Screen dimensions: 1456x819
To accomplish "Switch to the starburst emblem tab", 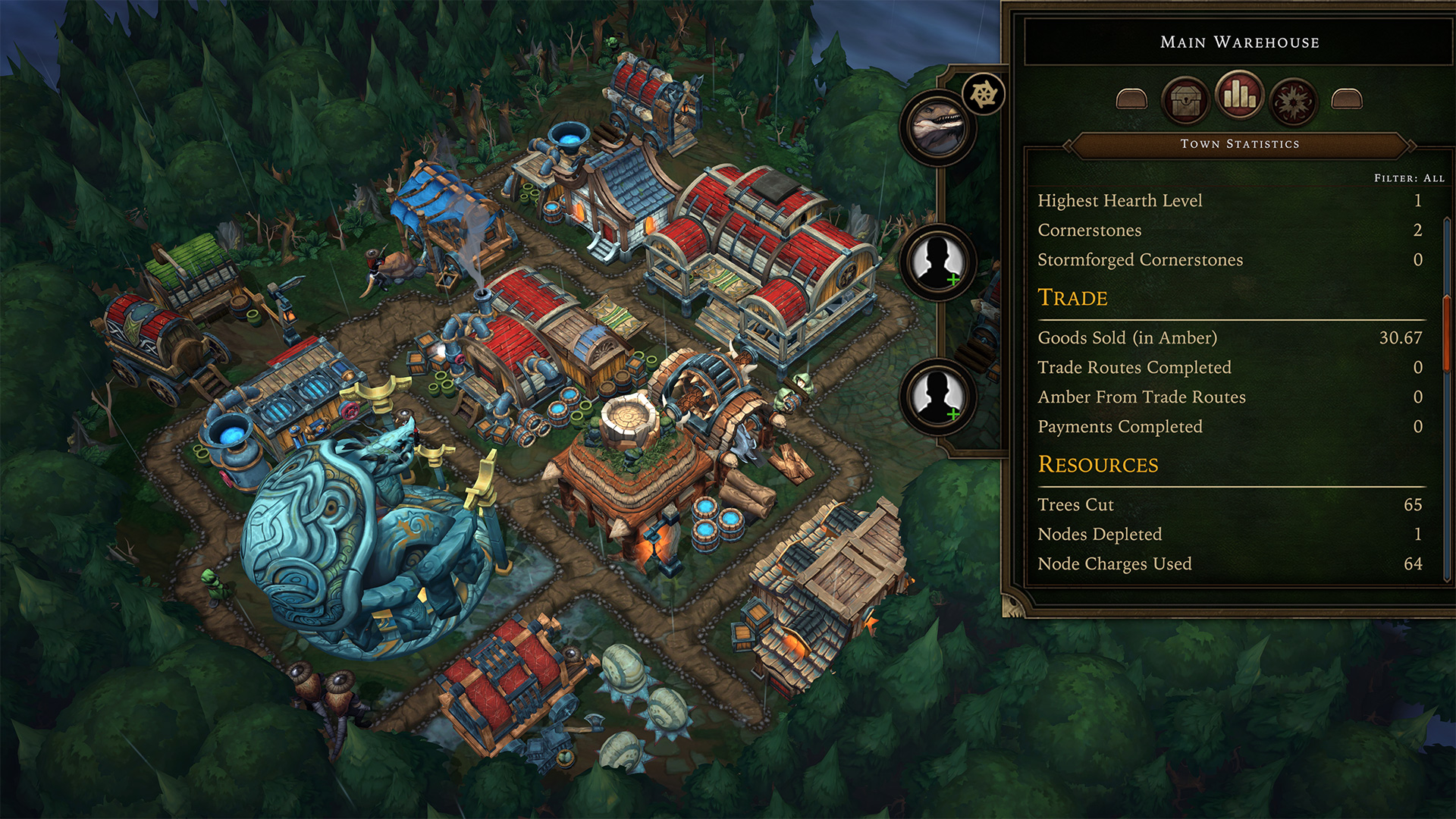I will pos(1294,101).
